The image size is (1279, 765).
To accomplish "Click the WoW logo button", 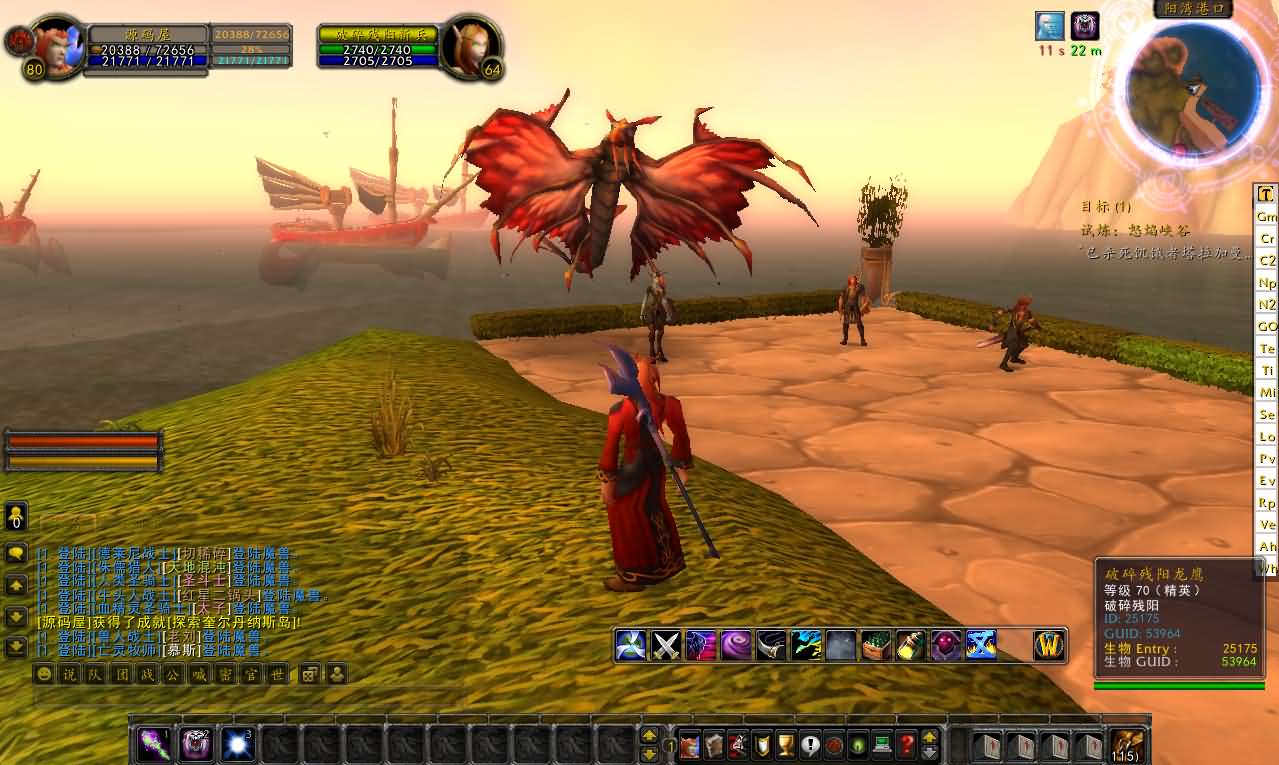I will click(x=1050, y=645).
